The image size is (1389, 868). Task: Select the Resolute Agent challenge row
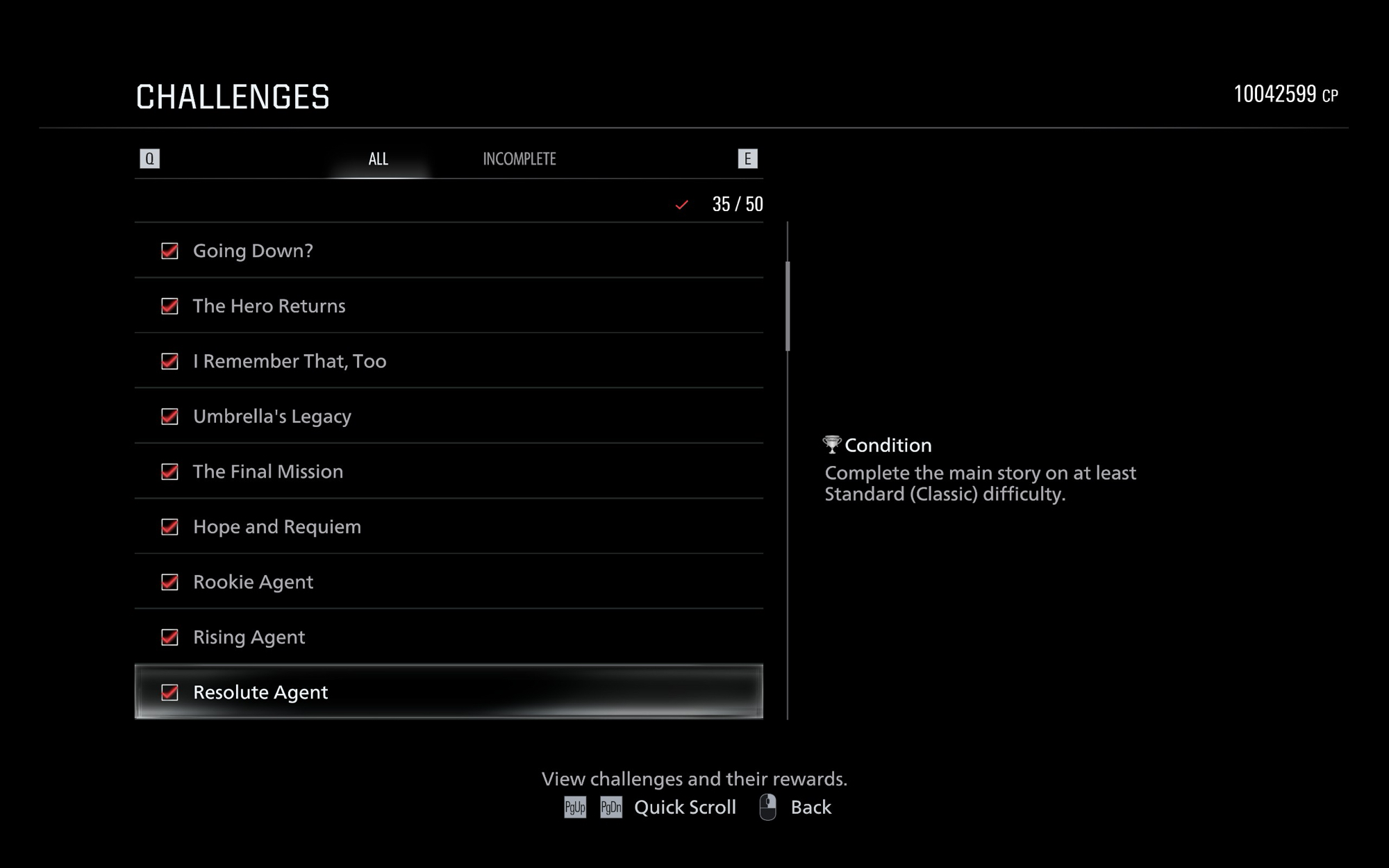(449, 692)
